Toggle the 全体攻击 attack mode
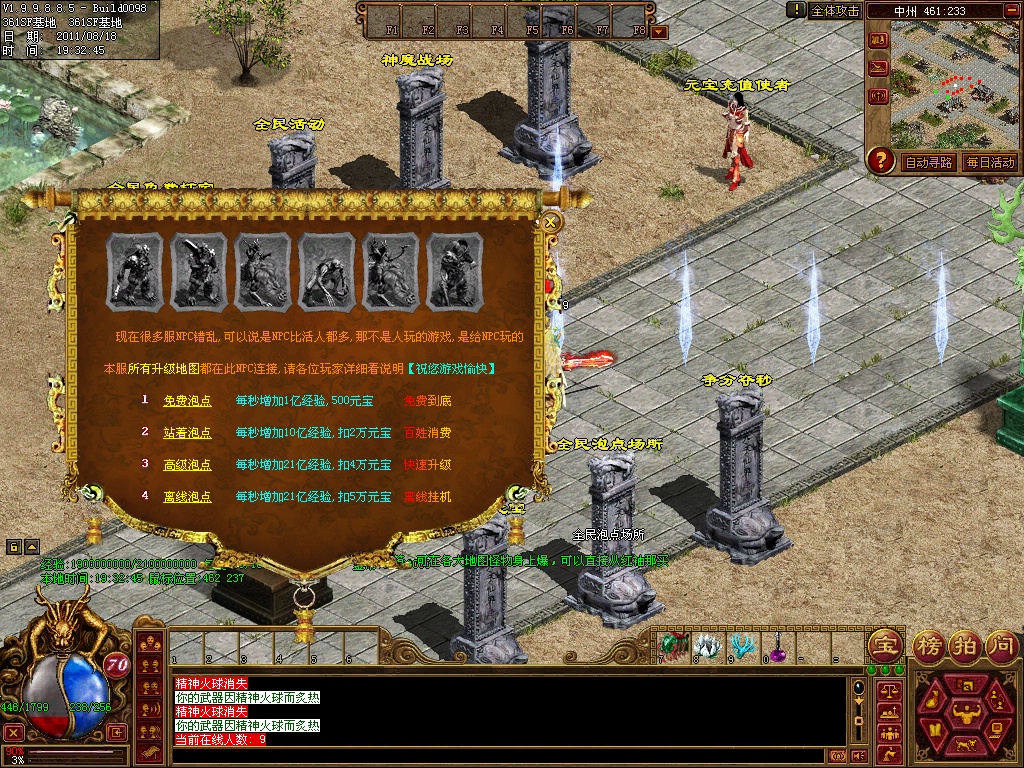1024x768 pixels. tap(835, 11)
